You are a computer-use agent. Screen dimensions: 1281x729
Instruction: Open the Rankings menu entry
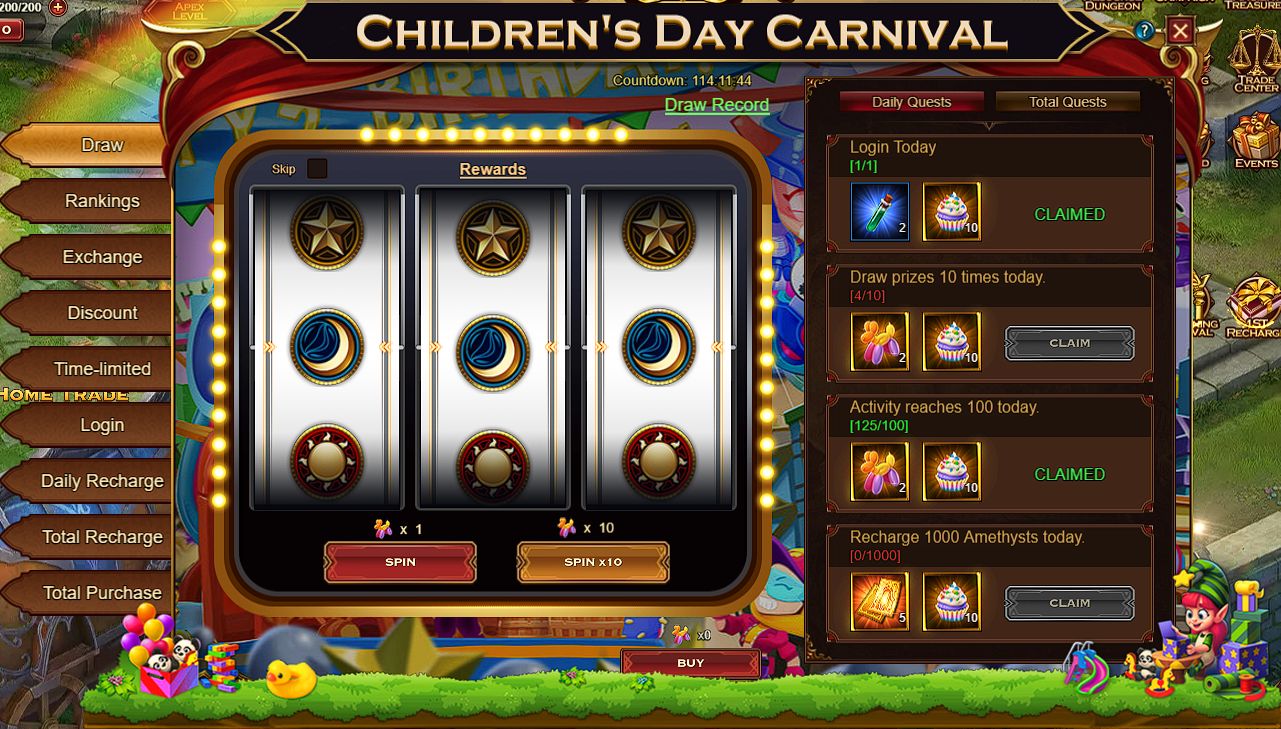(x=101, y=201)
